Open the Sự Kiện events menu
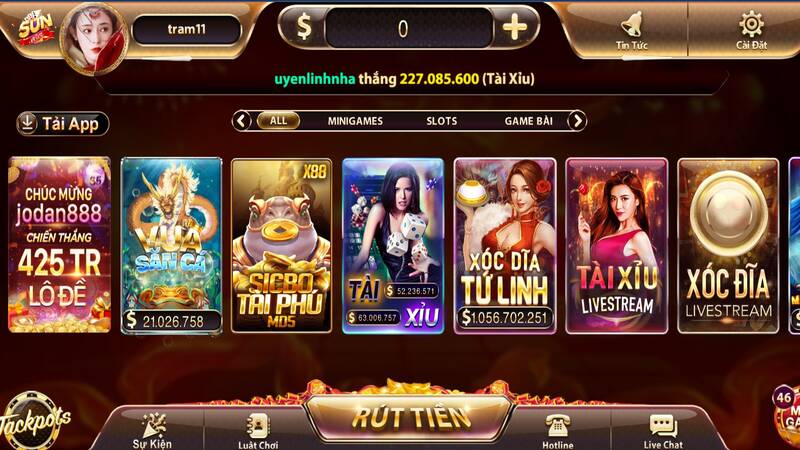 [153, 429]
